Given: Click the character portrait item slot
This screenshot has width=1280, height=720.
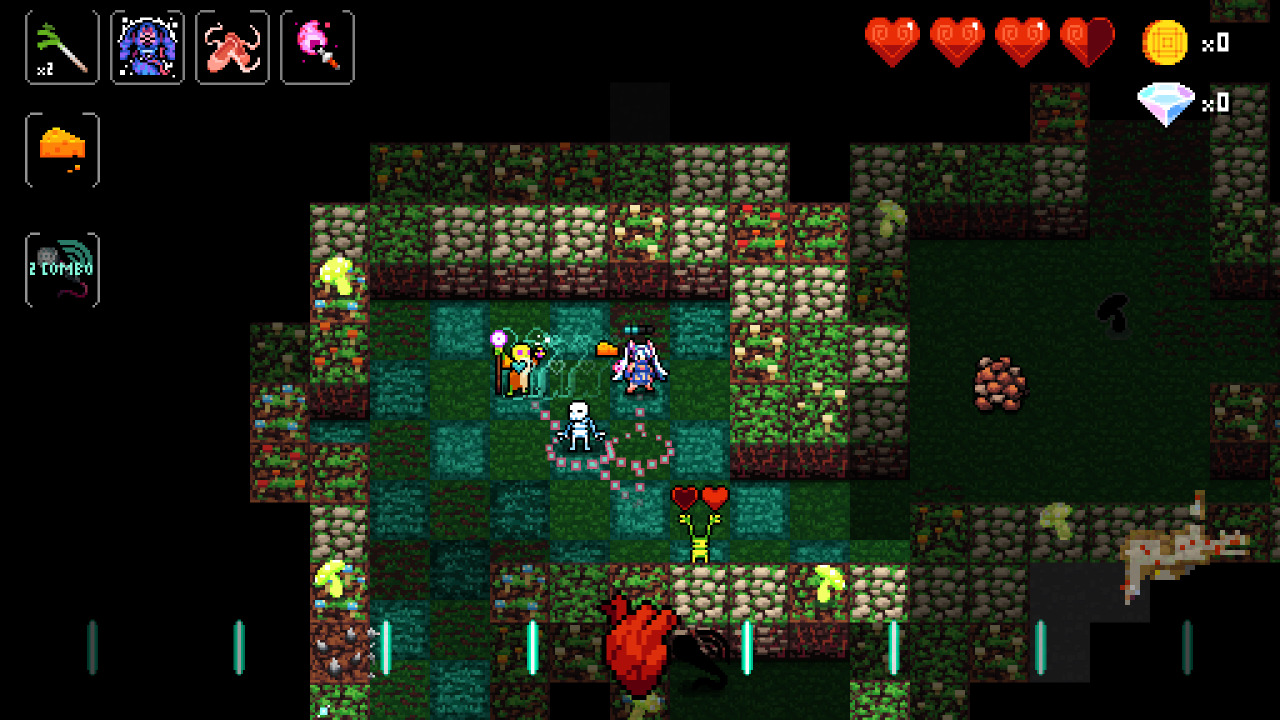Looking at the screenshot, I should [x=147, y=47].
